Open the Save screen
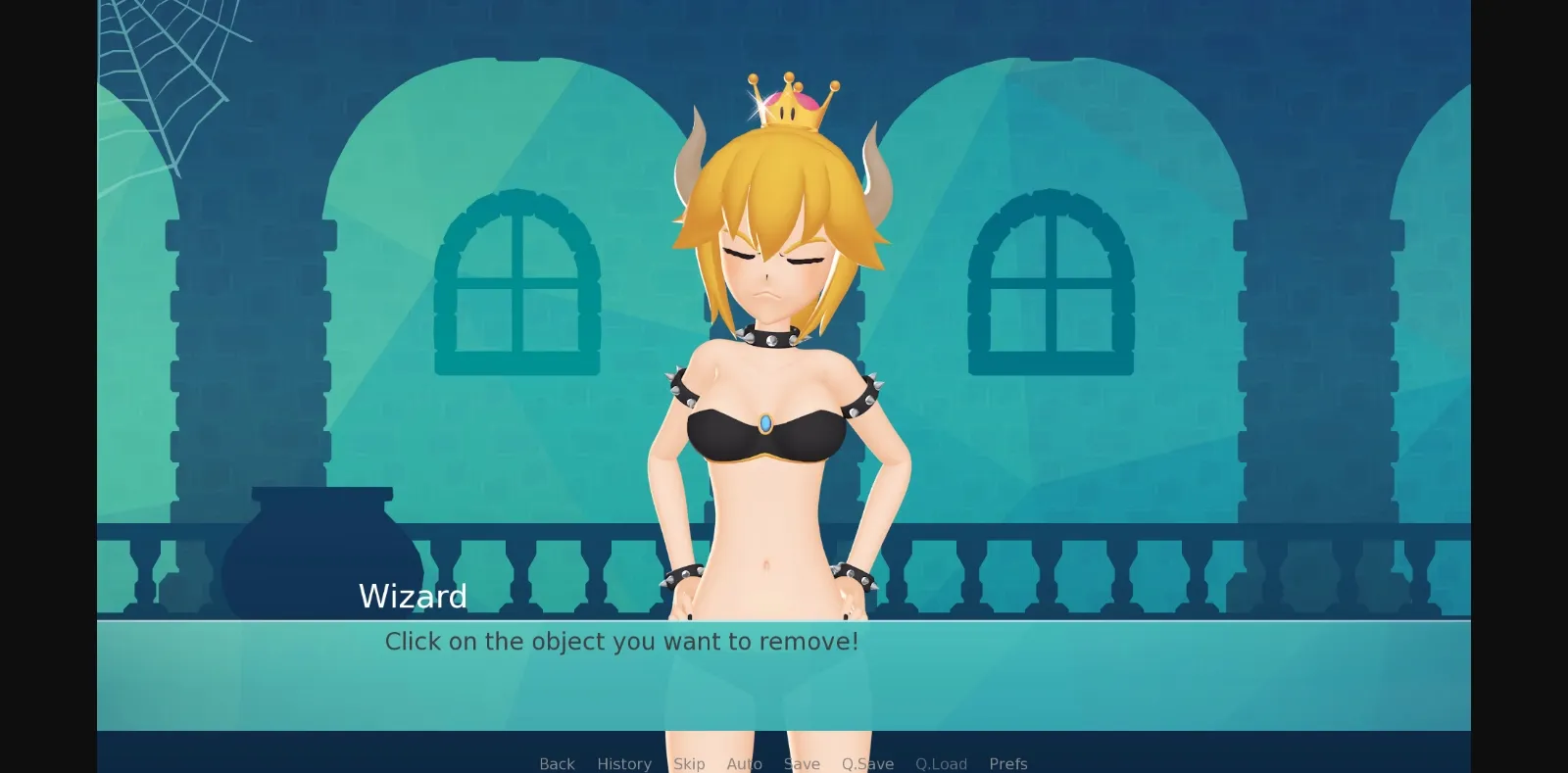This screenshot has height=773, width=1568. coord(802,763)
